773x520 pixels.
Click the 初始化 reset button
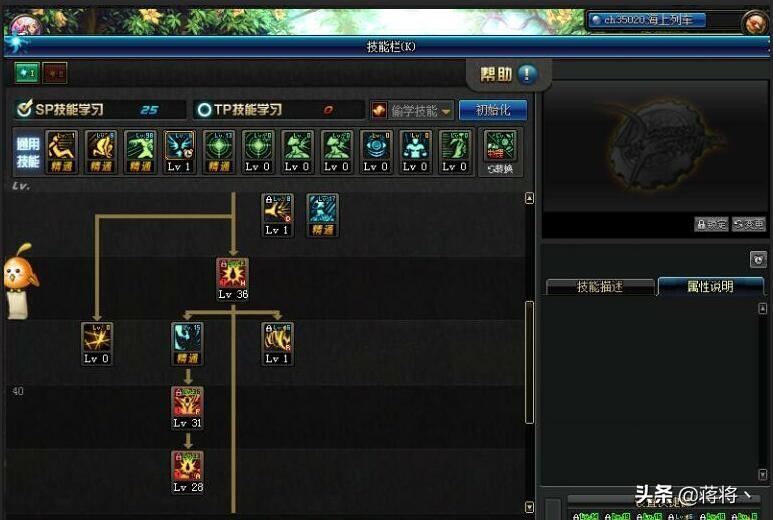click(x=492, y=110)
